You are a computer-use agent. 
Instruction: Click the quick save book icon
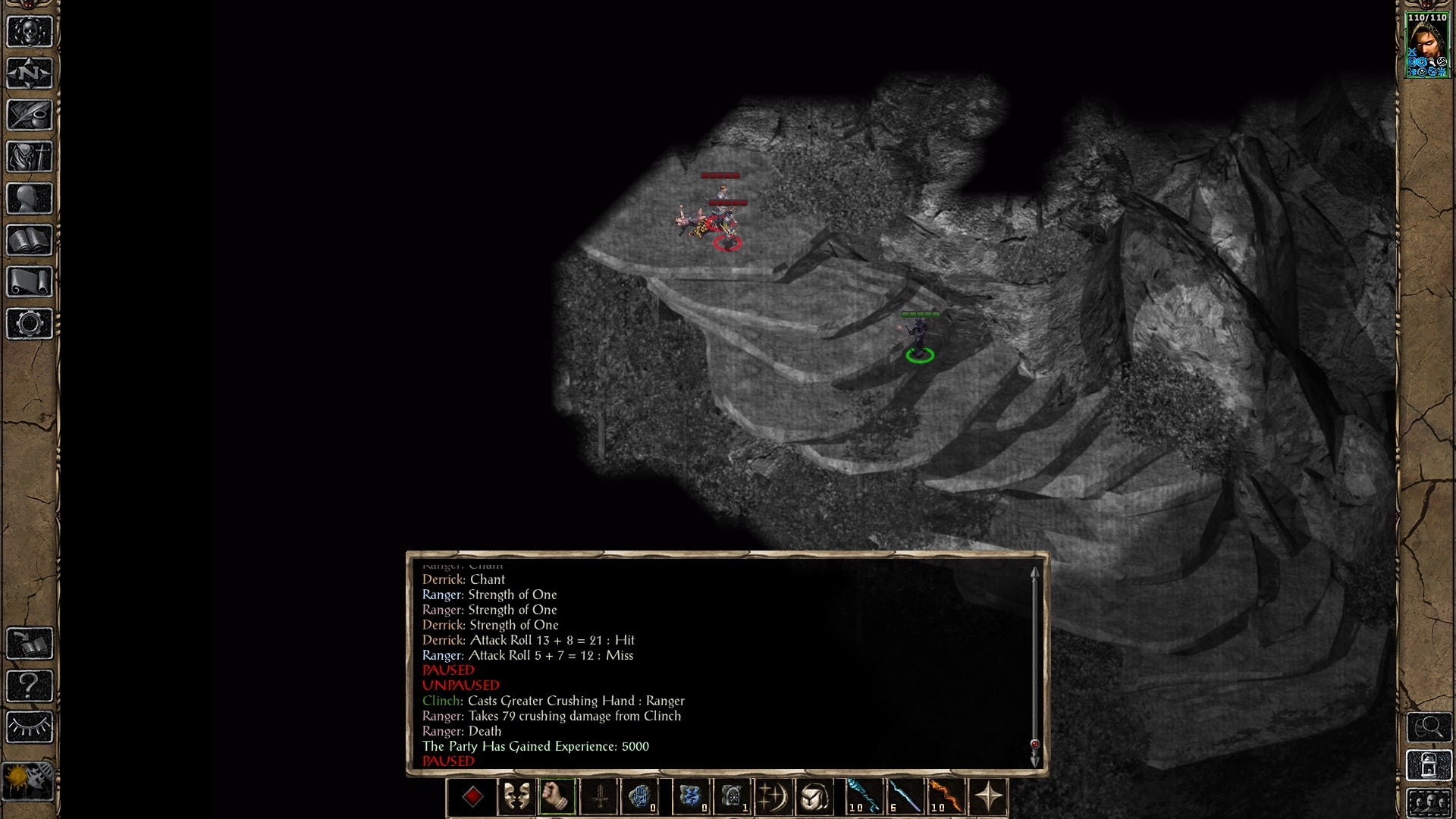(x=30, y=644)
